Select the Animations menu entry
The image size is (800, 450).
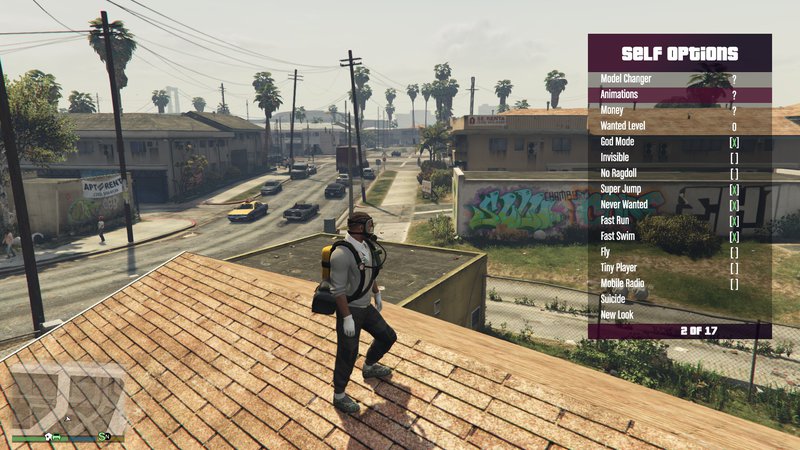pyautogui.click(x=680, y=95)
